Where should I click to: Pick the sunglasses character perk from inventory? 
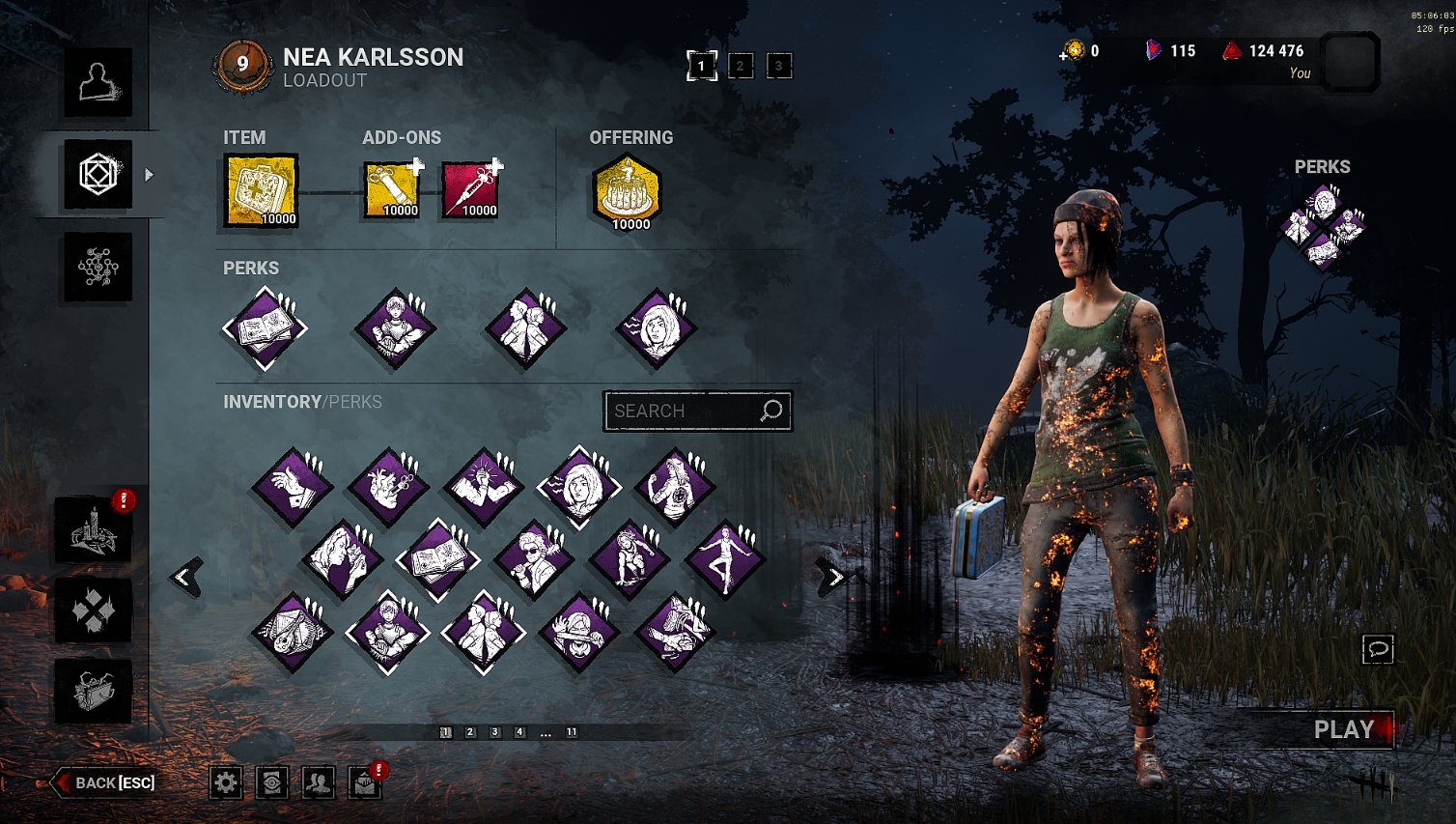(533, 559)
